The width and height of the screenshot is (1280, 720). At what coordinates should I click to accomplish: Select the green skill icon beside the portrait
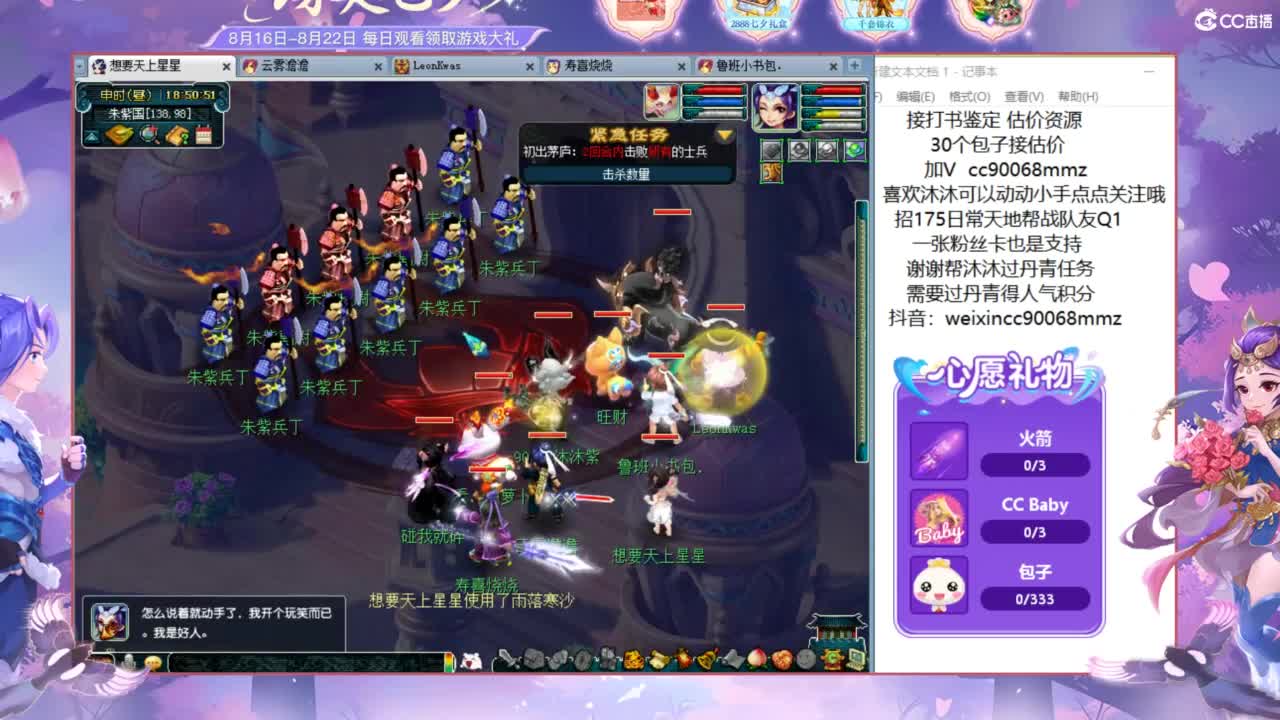point(857,152)
